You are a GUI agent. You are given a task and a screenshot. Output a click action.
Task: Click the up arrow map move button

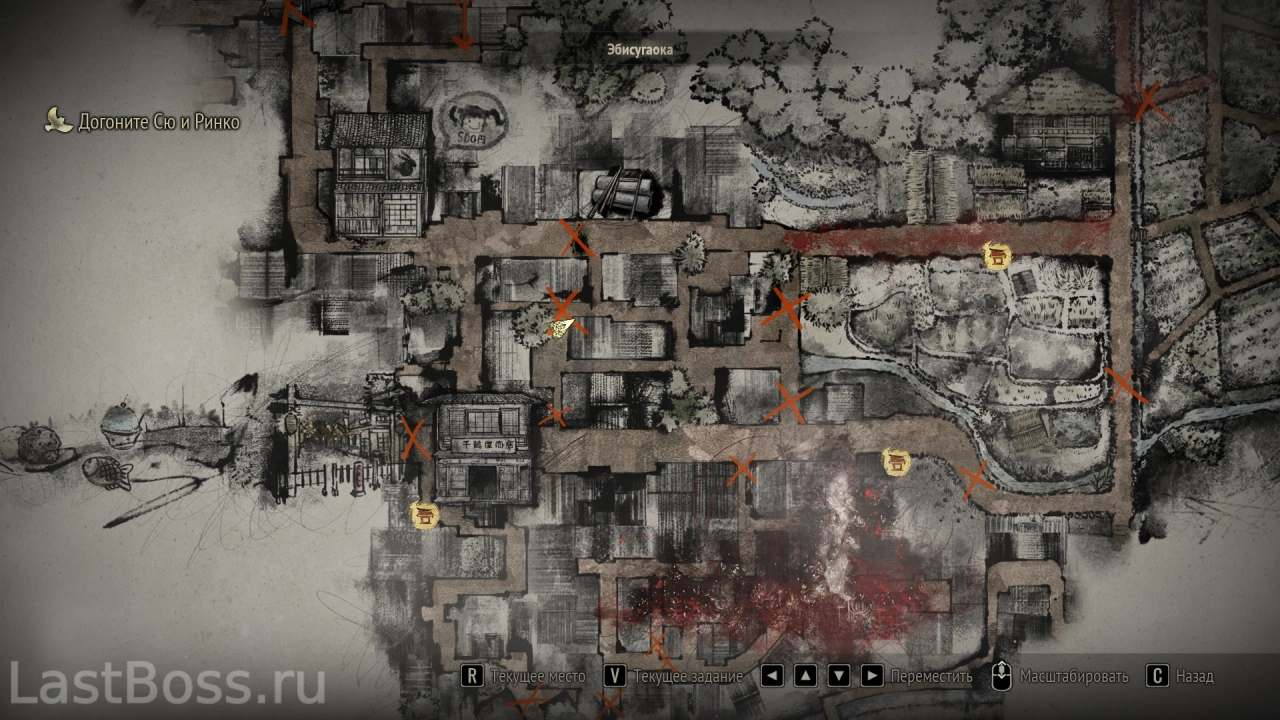[x=806, y=676]
